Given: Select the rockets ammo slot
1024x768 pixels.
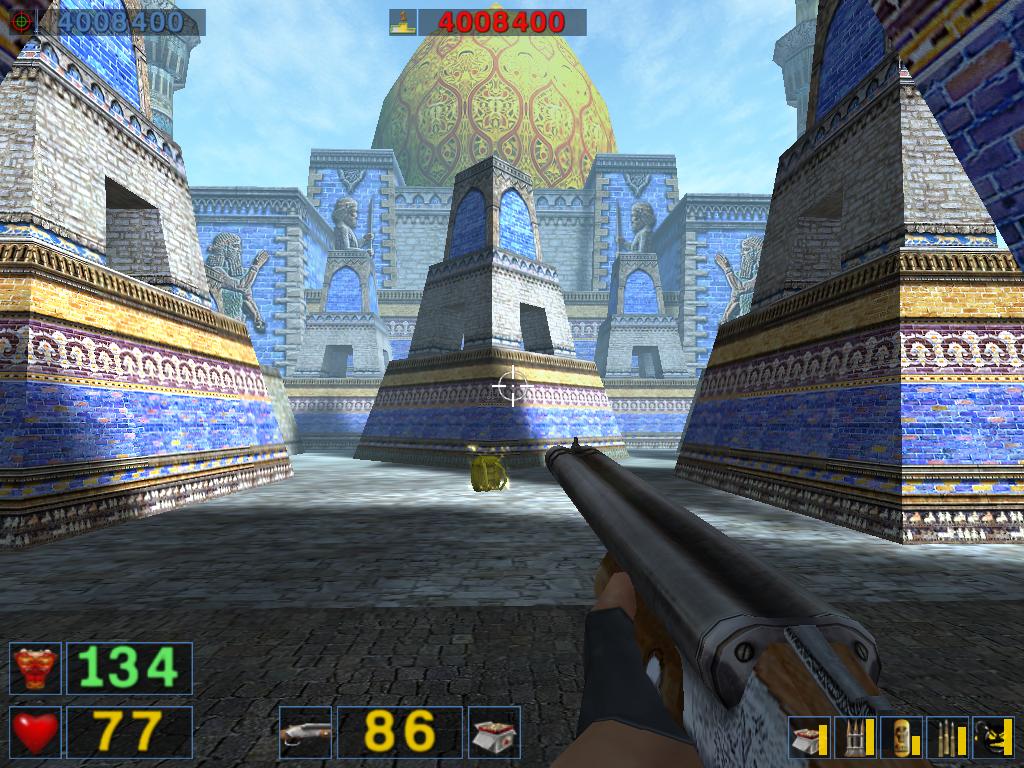Looking at the screenshot, I should coord(855,737).
